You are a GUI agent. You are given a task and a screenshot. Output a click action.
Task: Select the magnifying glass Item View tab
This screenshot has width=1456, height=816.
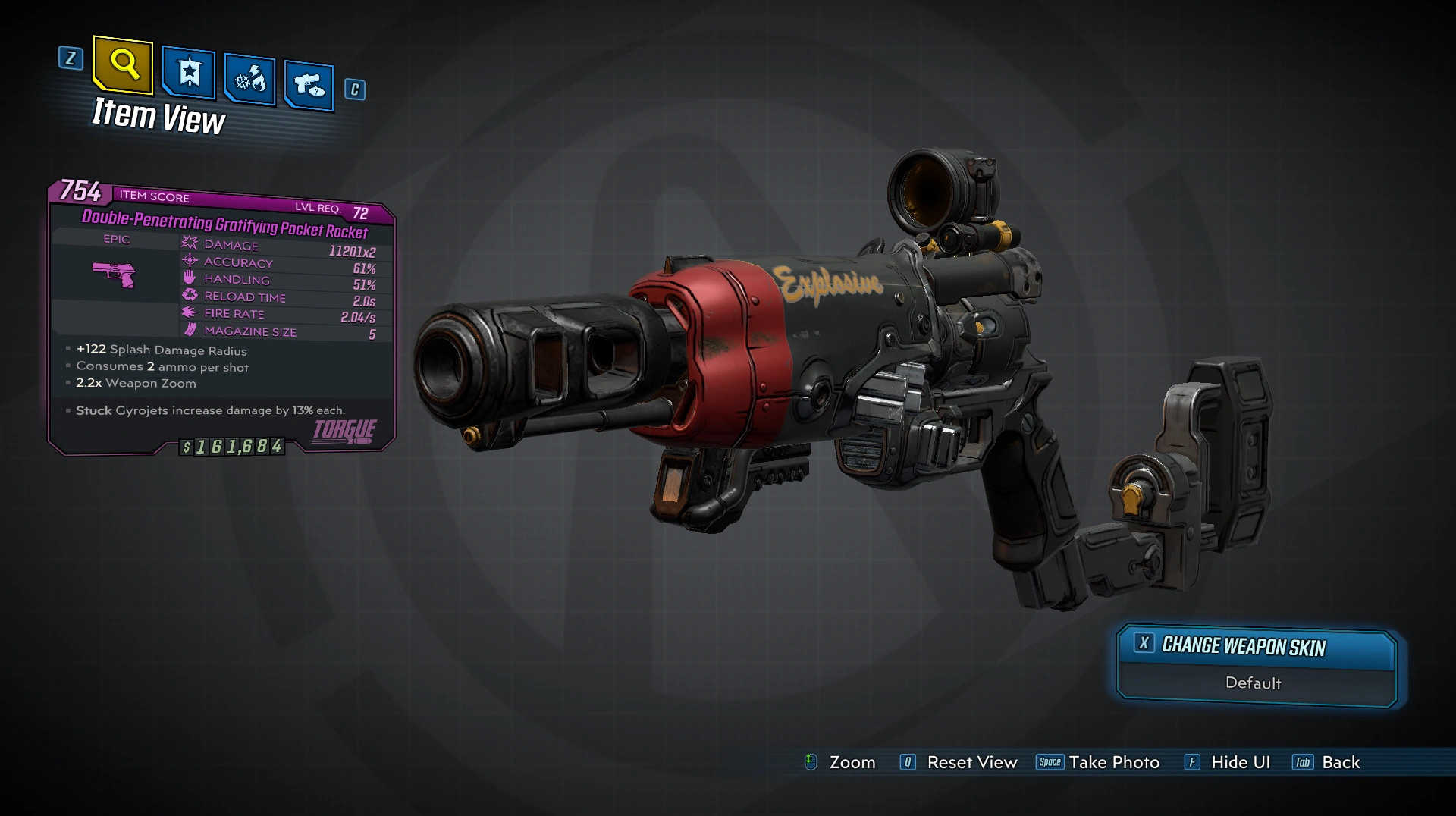coord(123,65)
